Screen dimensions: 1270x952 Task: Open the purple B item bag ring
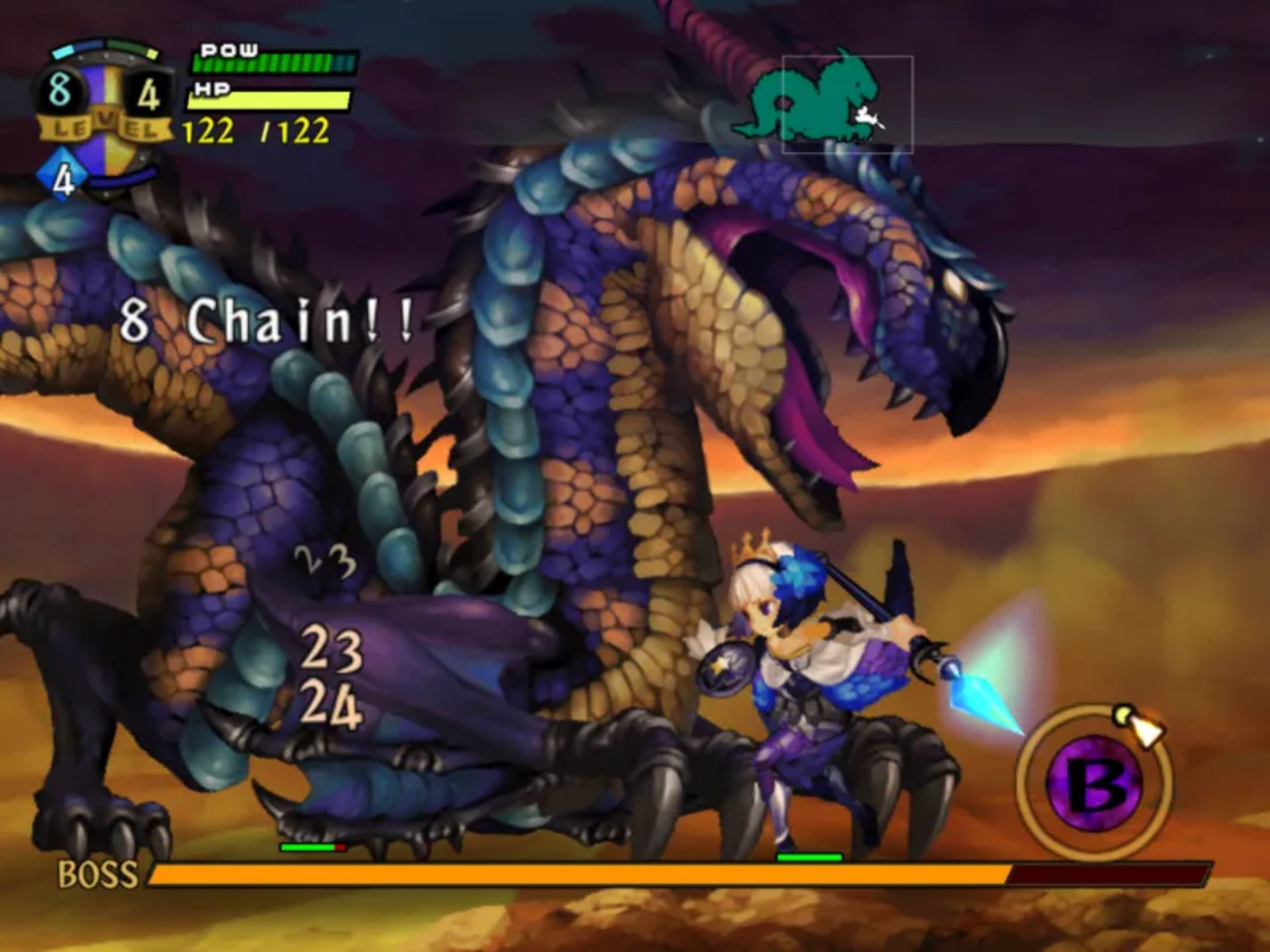(x=1095, y=783)
